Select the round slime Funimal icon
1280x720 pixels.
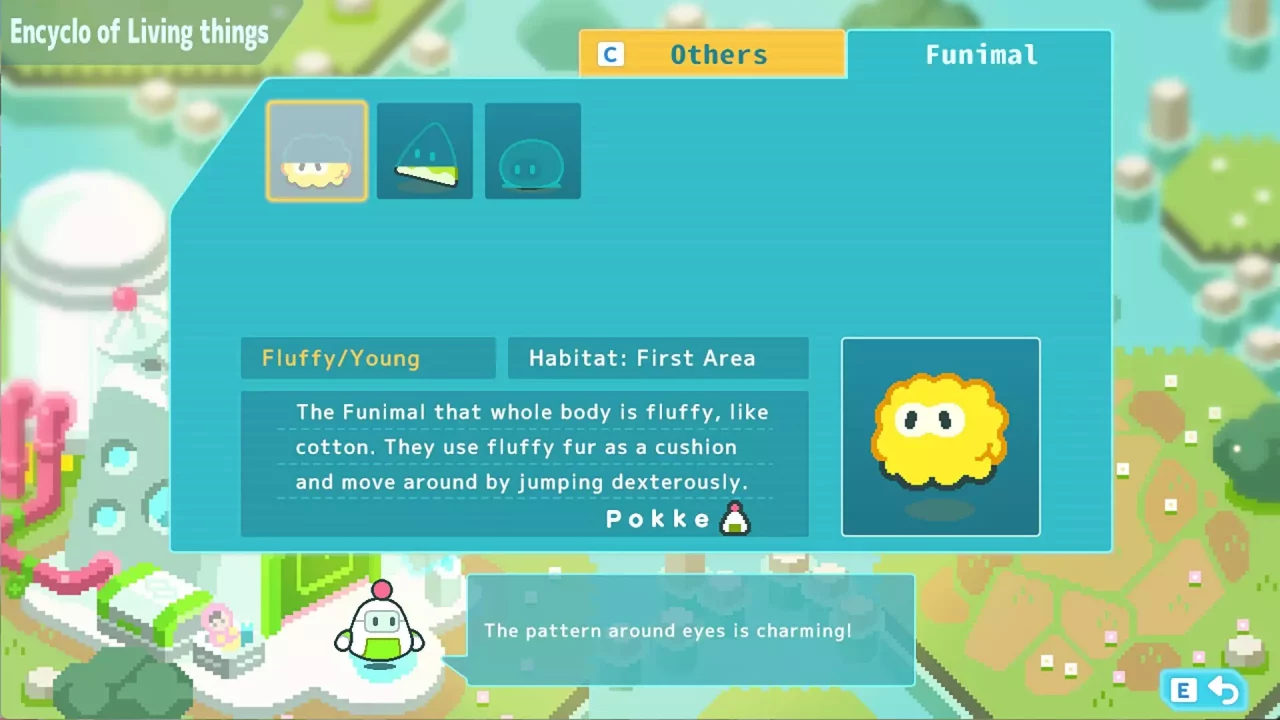coord(532,150)
